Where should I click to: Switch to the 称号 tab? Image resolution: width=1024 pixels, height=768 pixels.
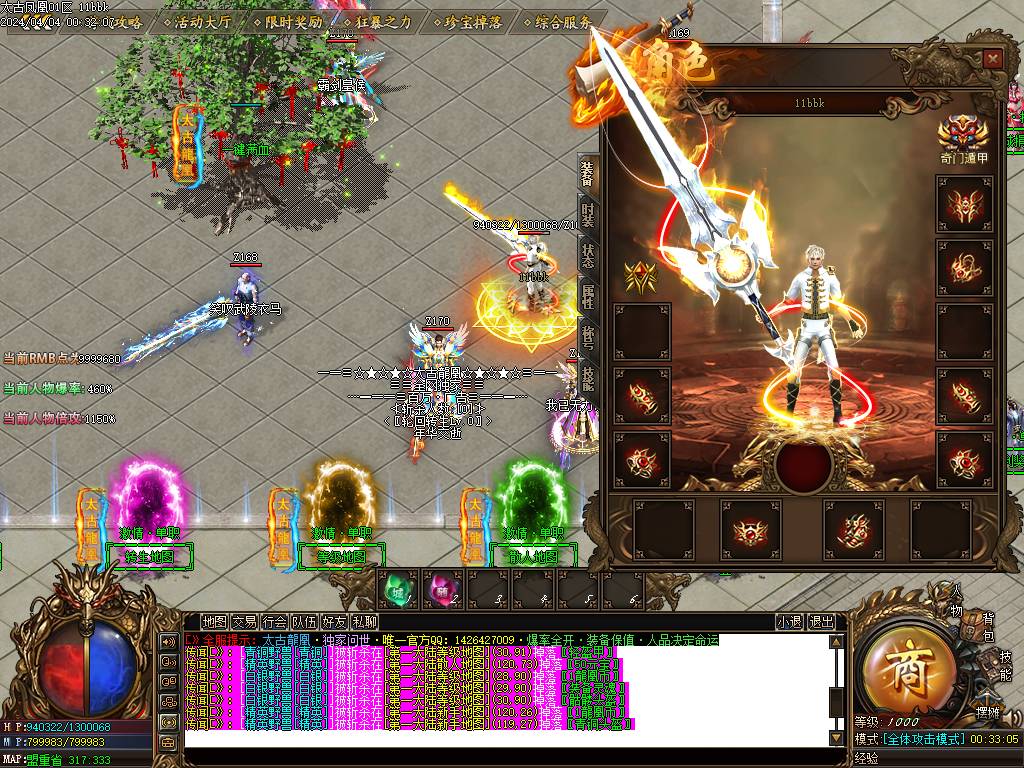(588, 337)
